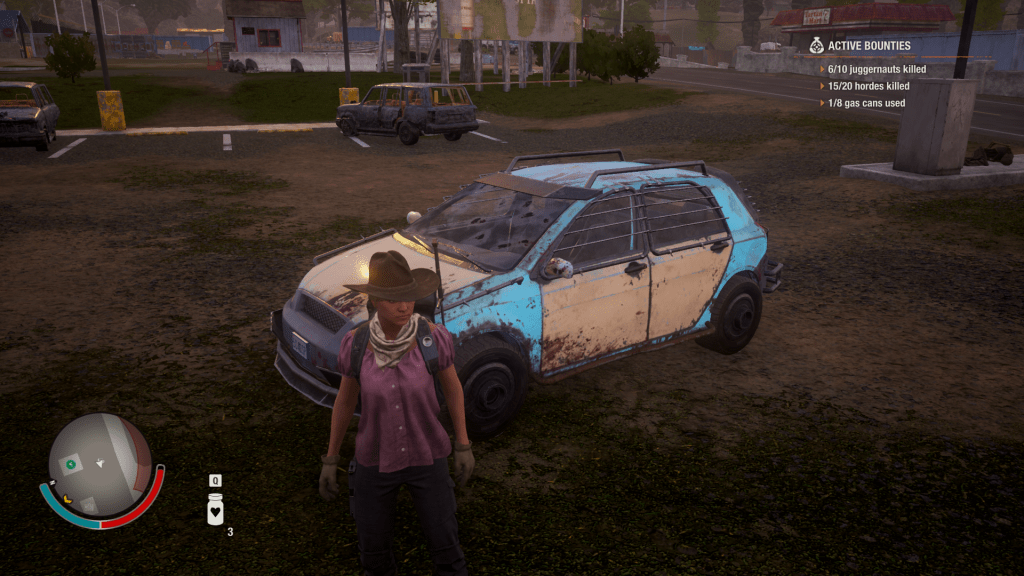The width and height of the screenshot is (1024, 576).
Task: Use the health item bottle slot
Action: coord(215,510)
